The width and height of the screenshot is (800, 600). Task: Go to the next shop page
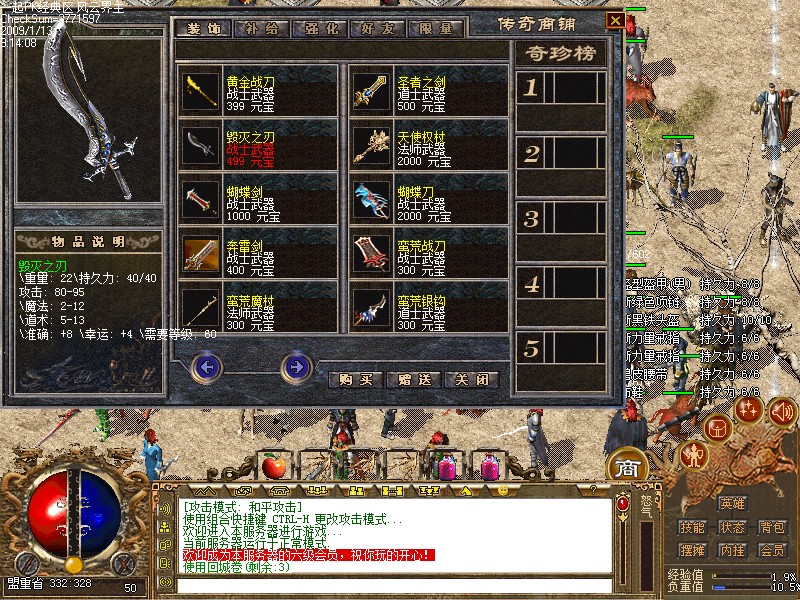296,368
